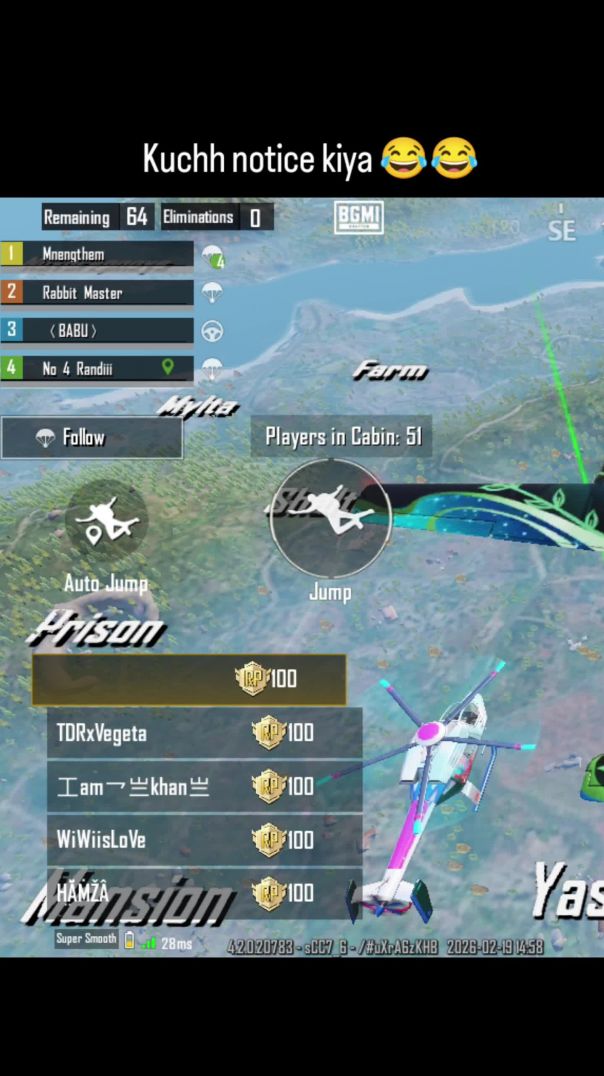Image resolution: width=604 pixels, height=1076 pixels.
Task: Choose the WiWiisLoVe player row
Action: [x=204, y=840]
